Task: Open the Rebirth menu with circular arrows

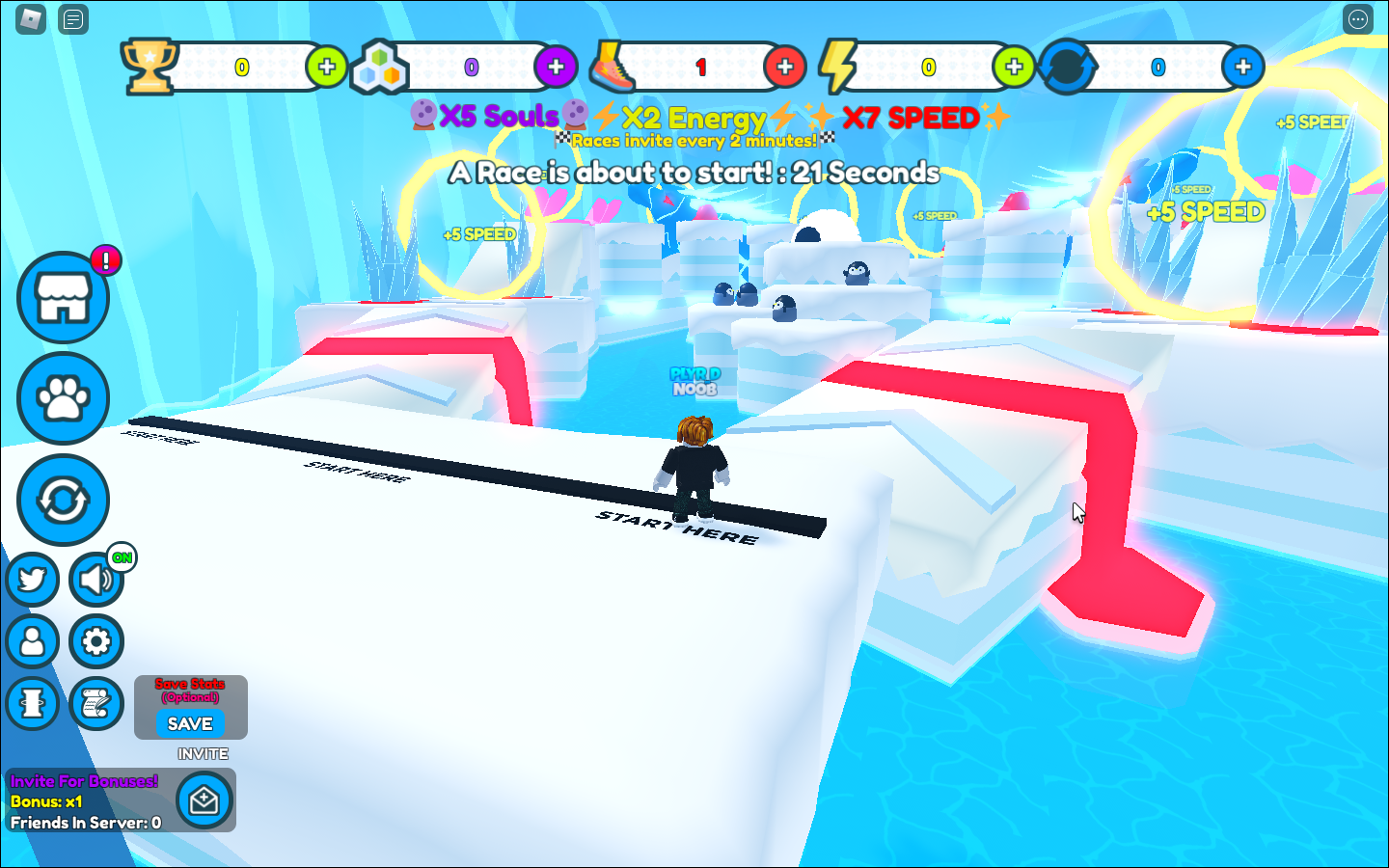Action: [x=62, y=500]
